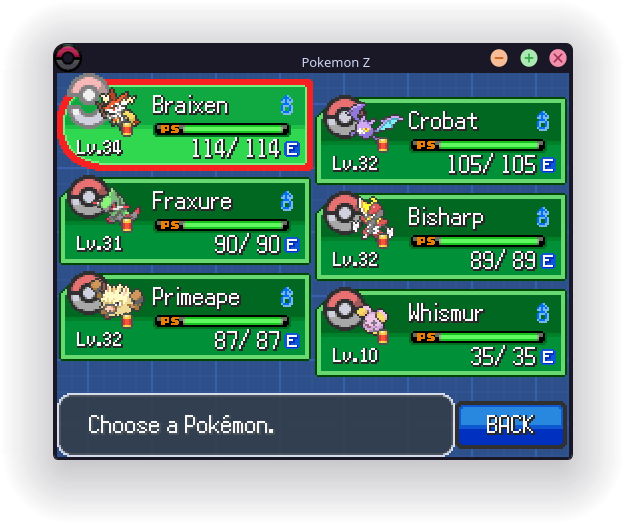Maximize the game window
The height and width of the screenshot is (526, 626).
pos(529,58)
